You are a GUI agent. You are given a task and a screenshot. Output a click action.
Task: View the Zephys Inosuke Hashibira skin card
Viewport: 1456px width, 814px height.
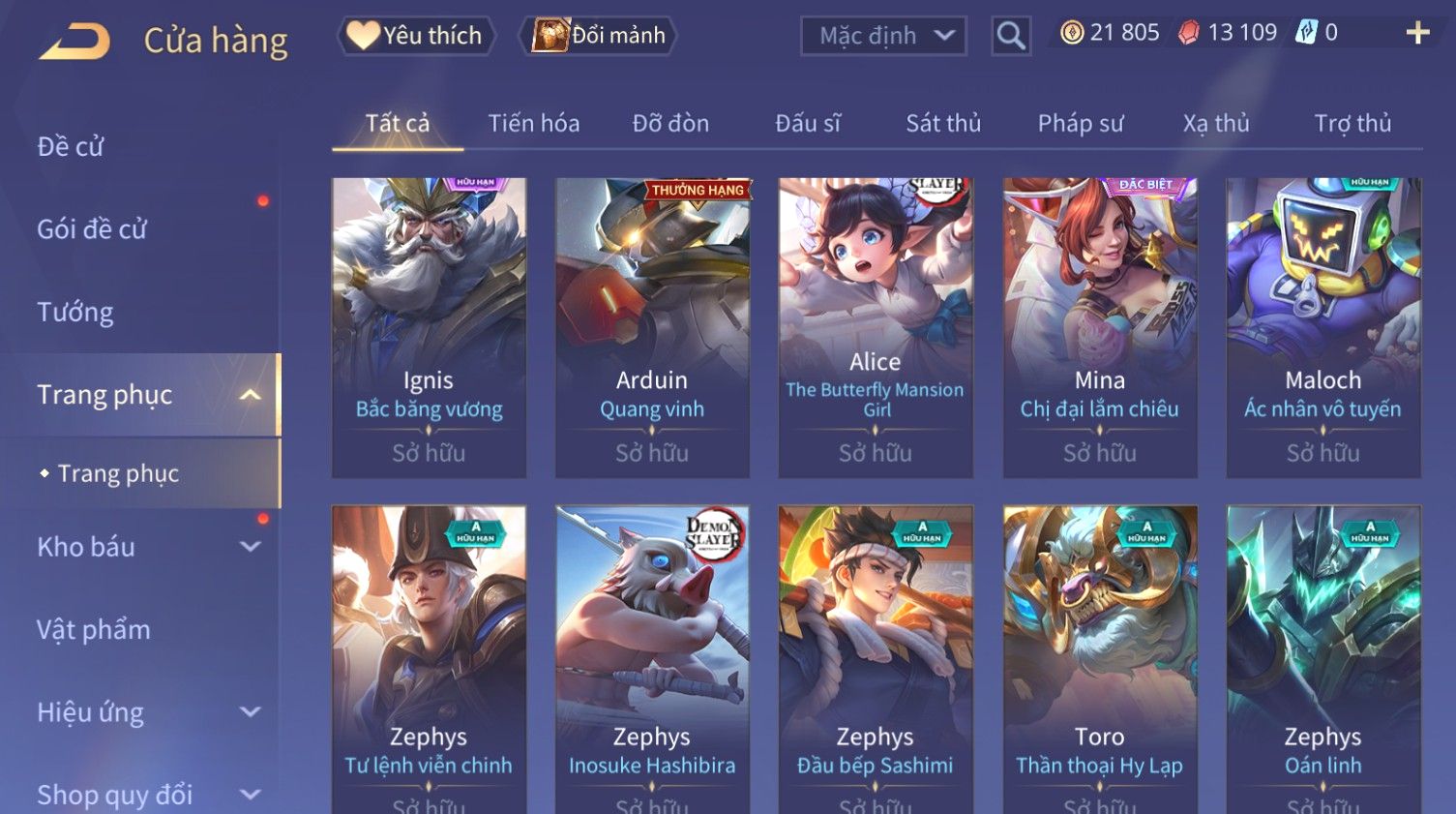652,658
